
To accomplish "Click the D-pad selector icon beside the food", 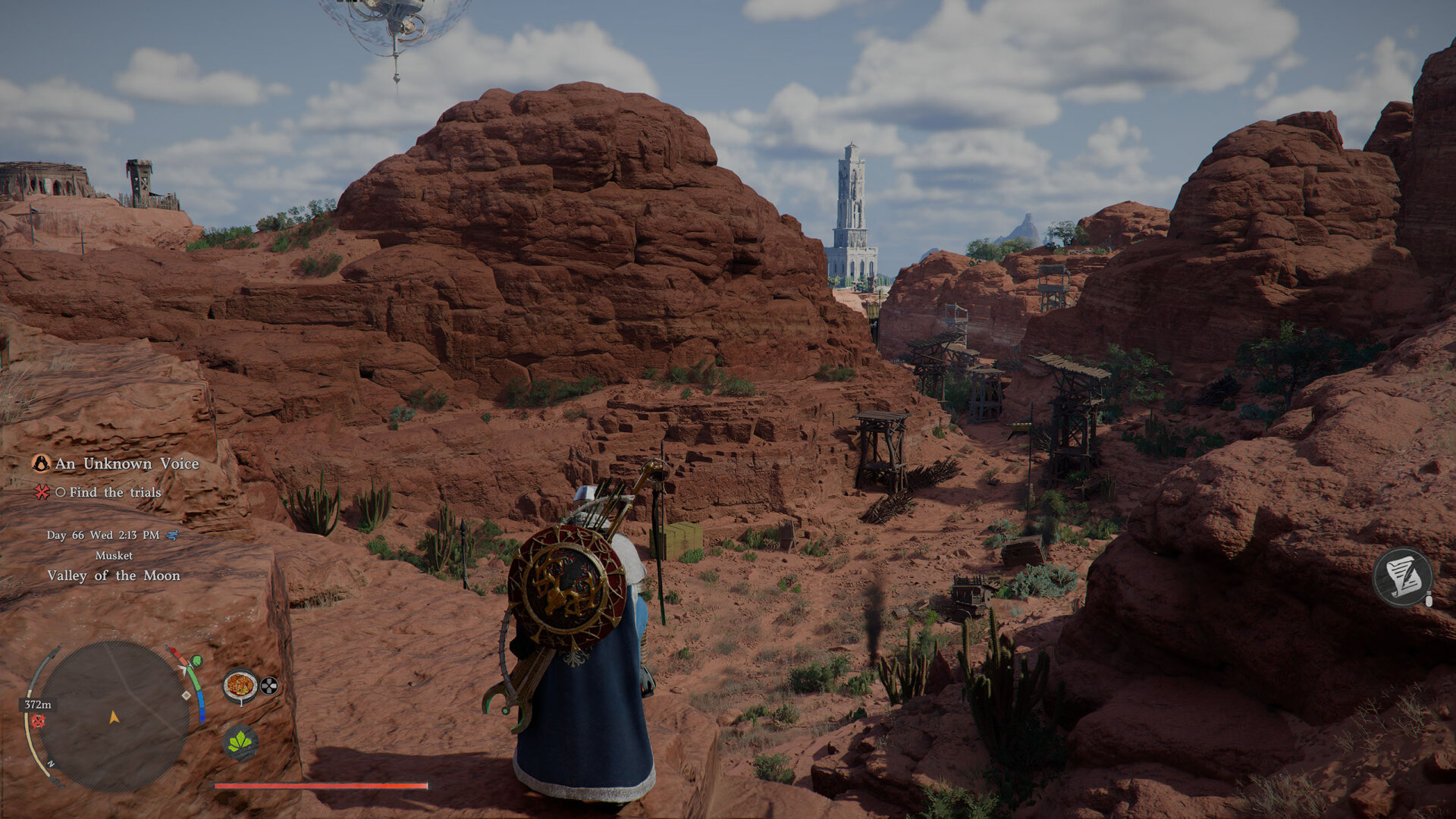I will pos(269,686).
